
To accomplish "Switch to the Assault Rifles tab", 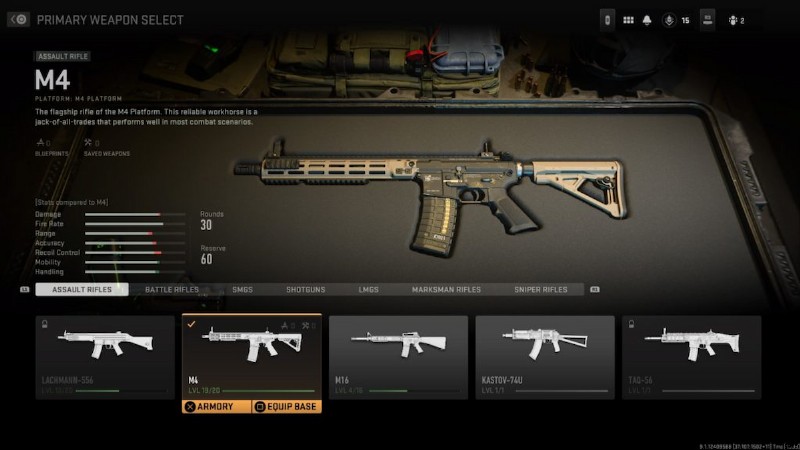I will 81,290.
